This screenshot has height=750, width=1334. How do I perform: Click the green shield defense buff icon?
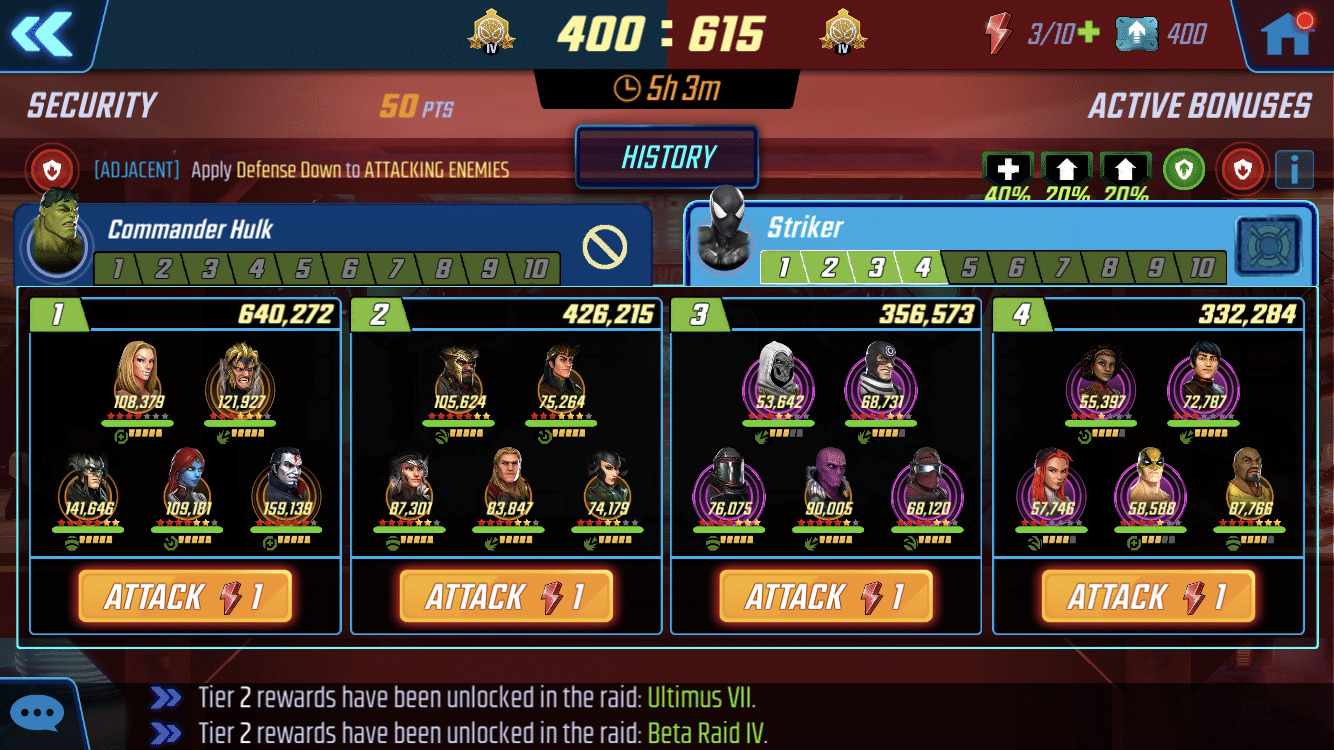click(1185, 169)
